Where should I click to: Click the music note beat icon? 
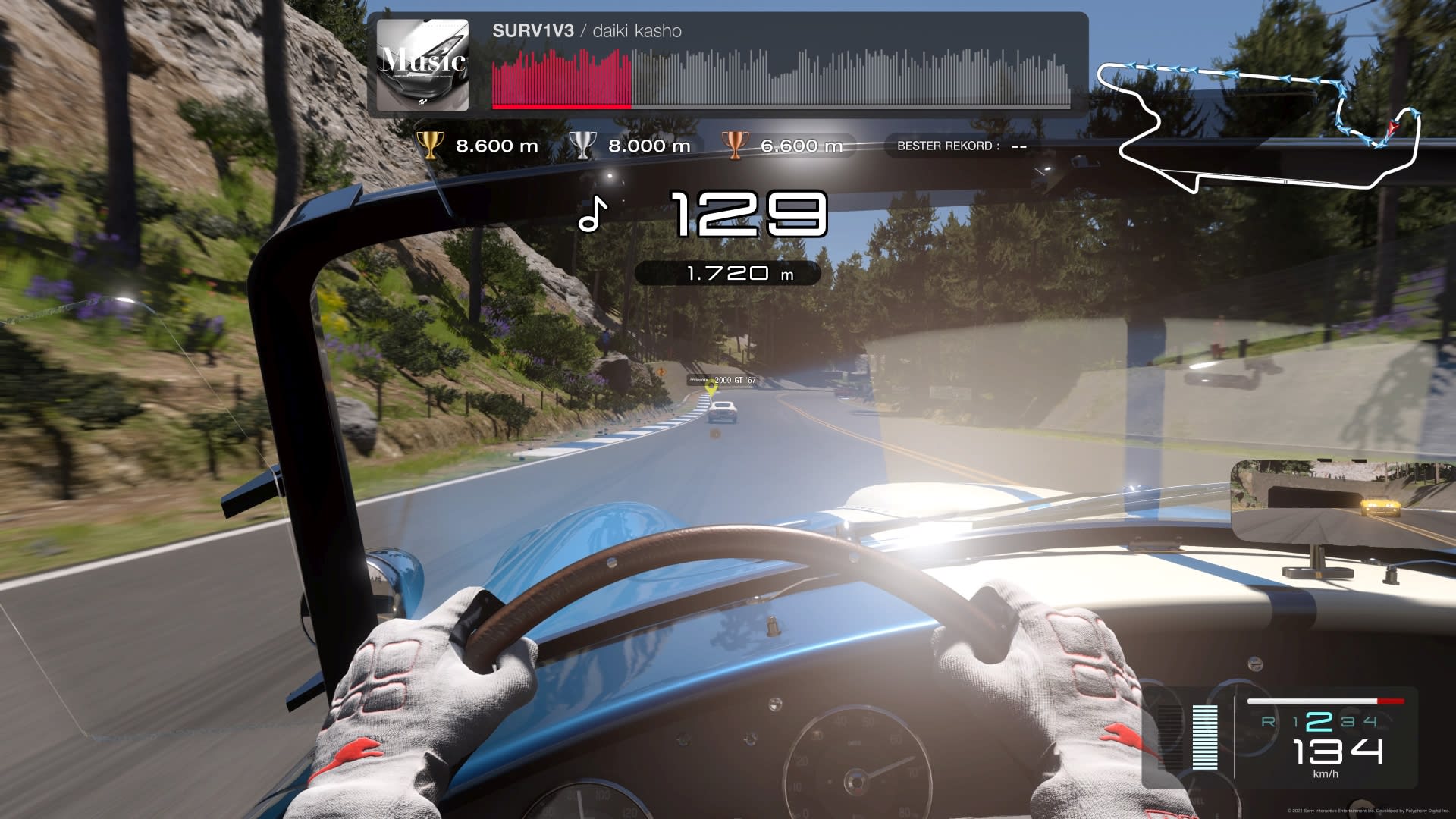click(x=592, y=215)
